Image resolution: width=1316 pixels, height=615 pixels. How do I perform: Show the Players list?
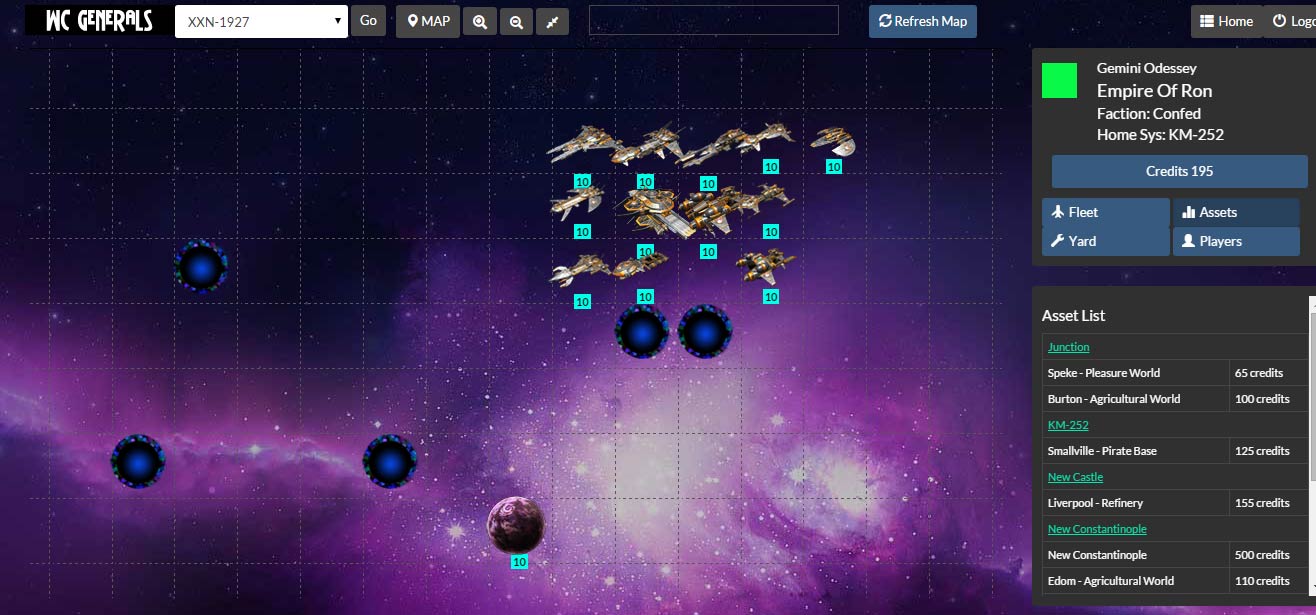(1236, 241)
